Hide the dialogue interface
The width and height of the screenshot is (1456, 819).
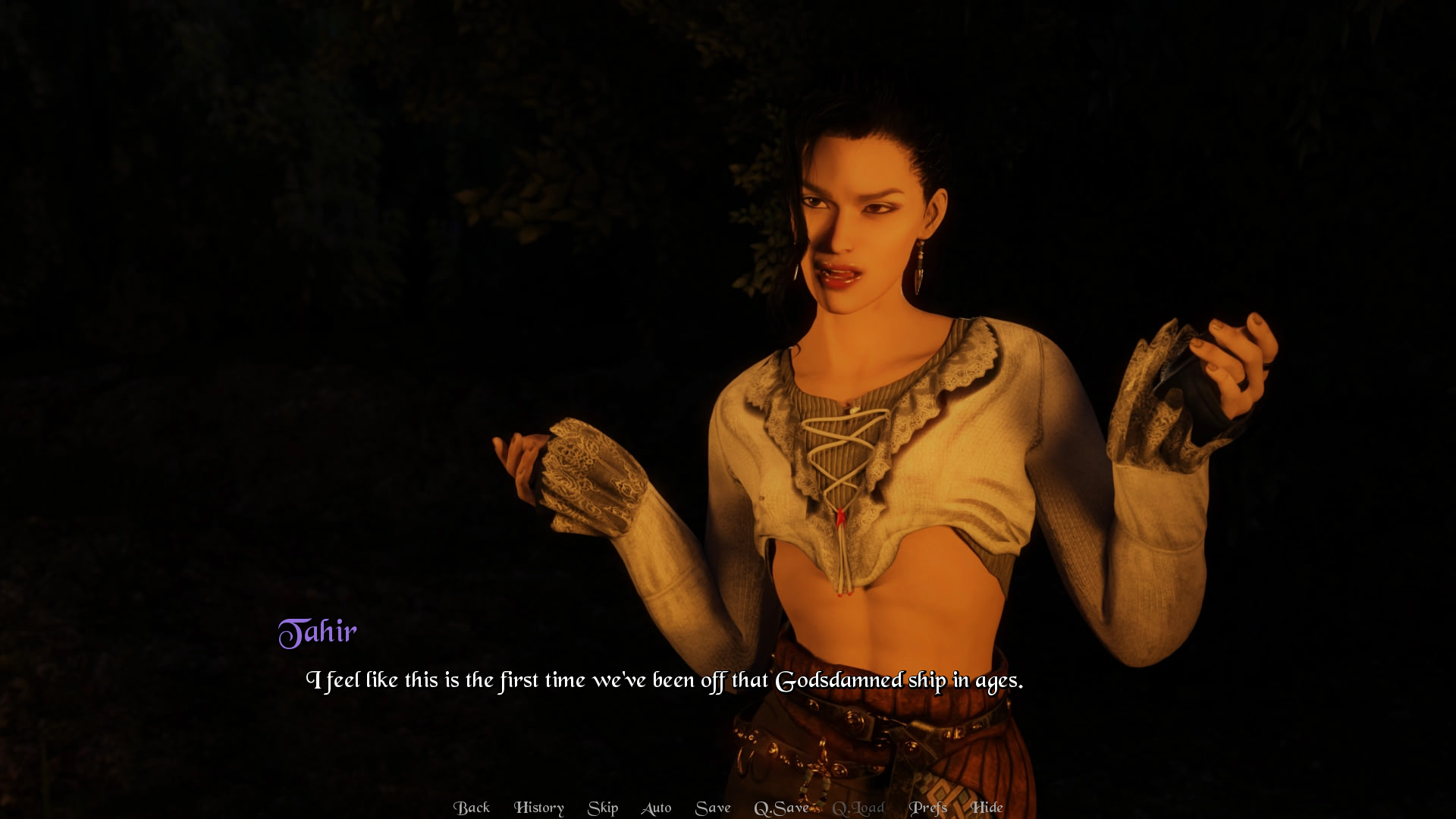coord(987,808)
